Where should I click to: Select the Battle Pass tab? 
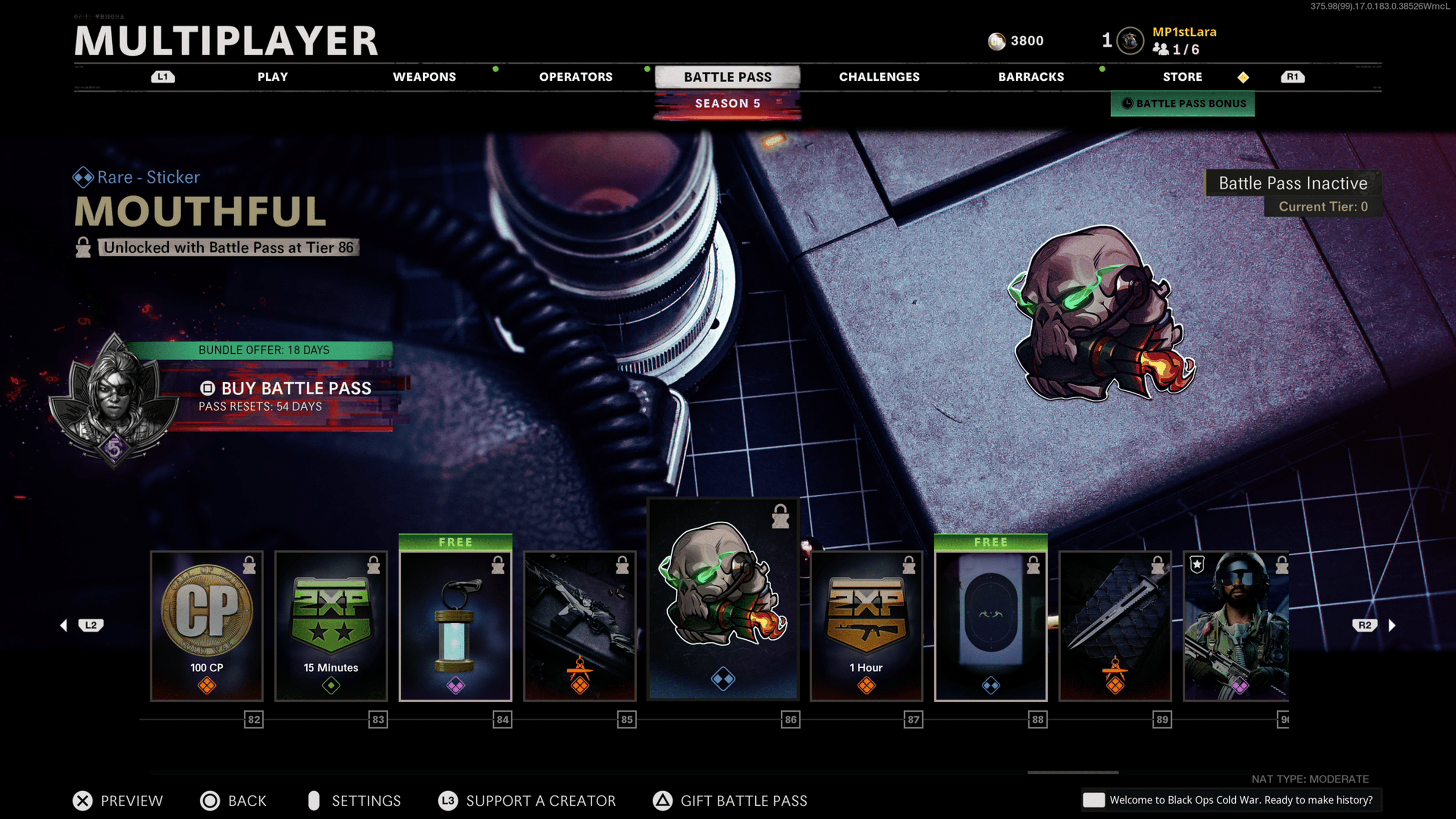727,77
